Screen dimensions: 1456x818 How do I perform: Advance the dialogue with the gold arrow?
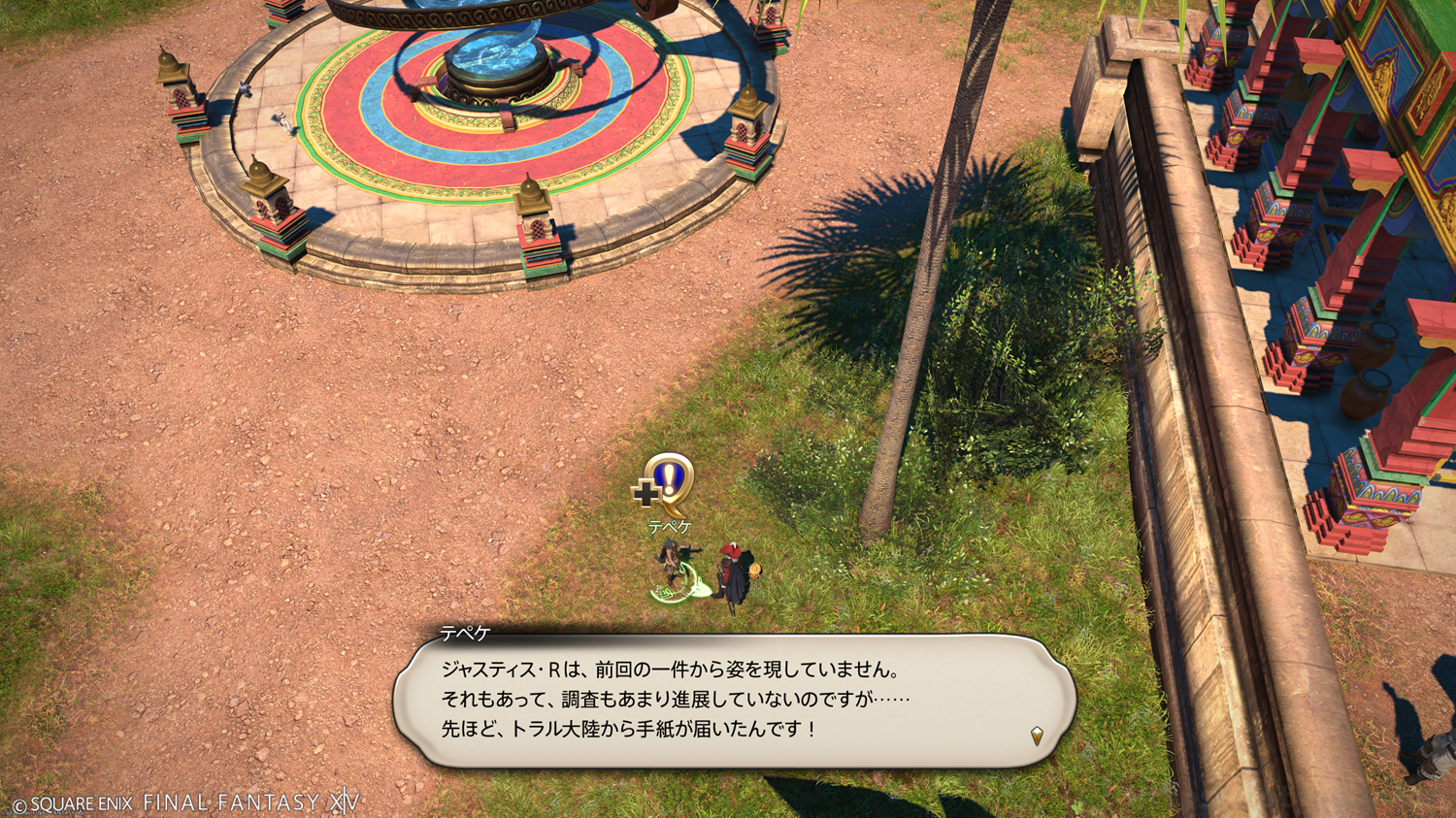1037,736
